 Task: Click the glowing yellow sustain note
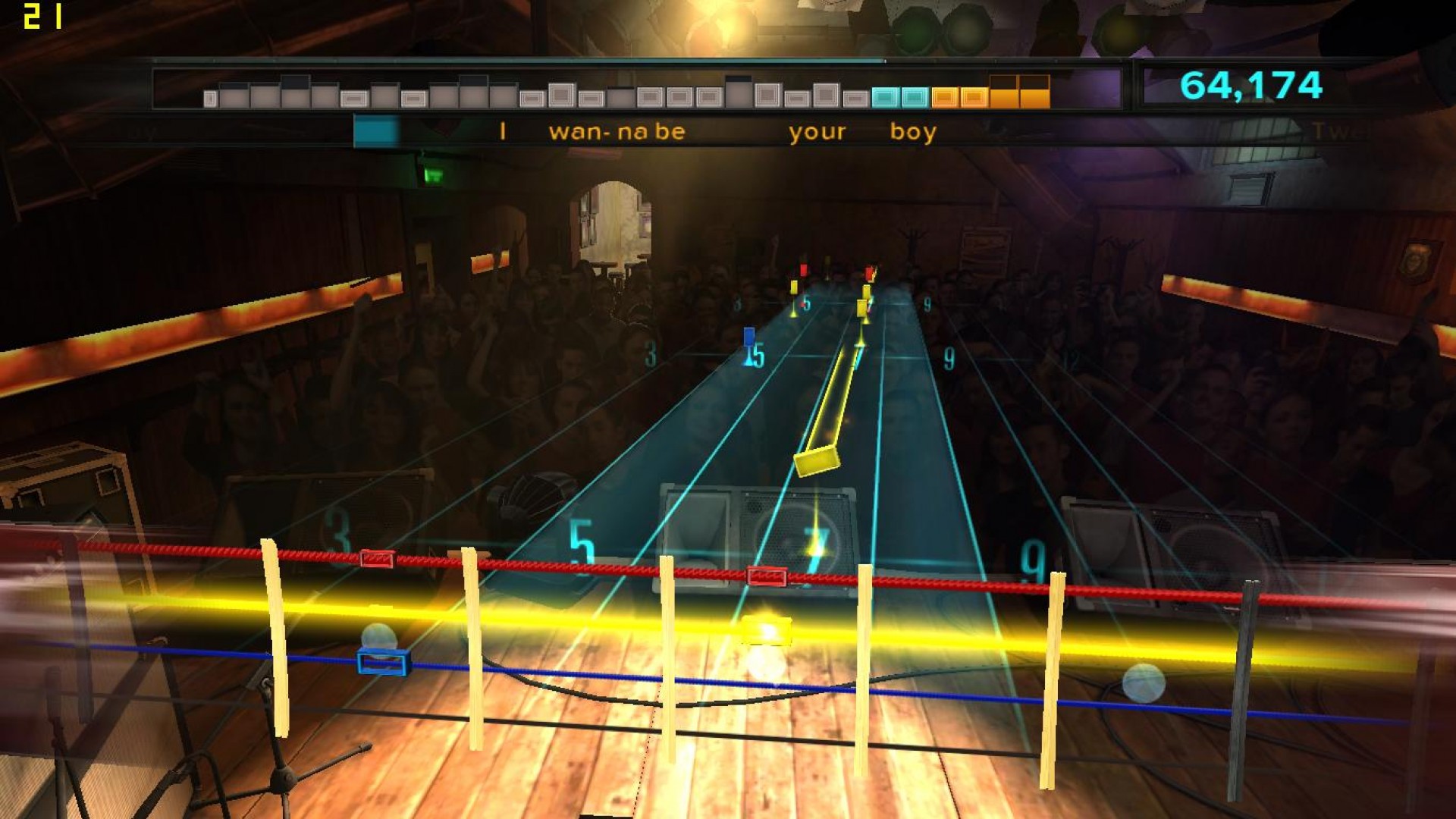[818, 463]
